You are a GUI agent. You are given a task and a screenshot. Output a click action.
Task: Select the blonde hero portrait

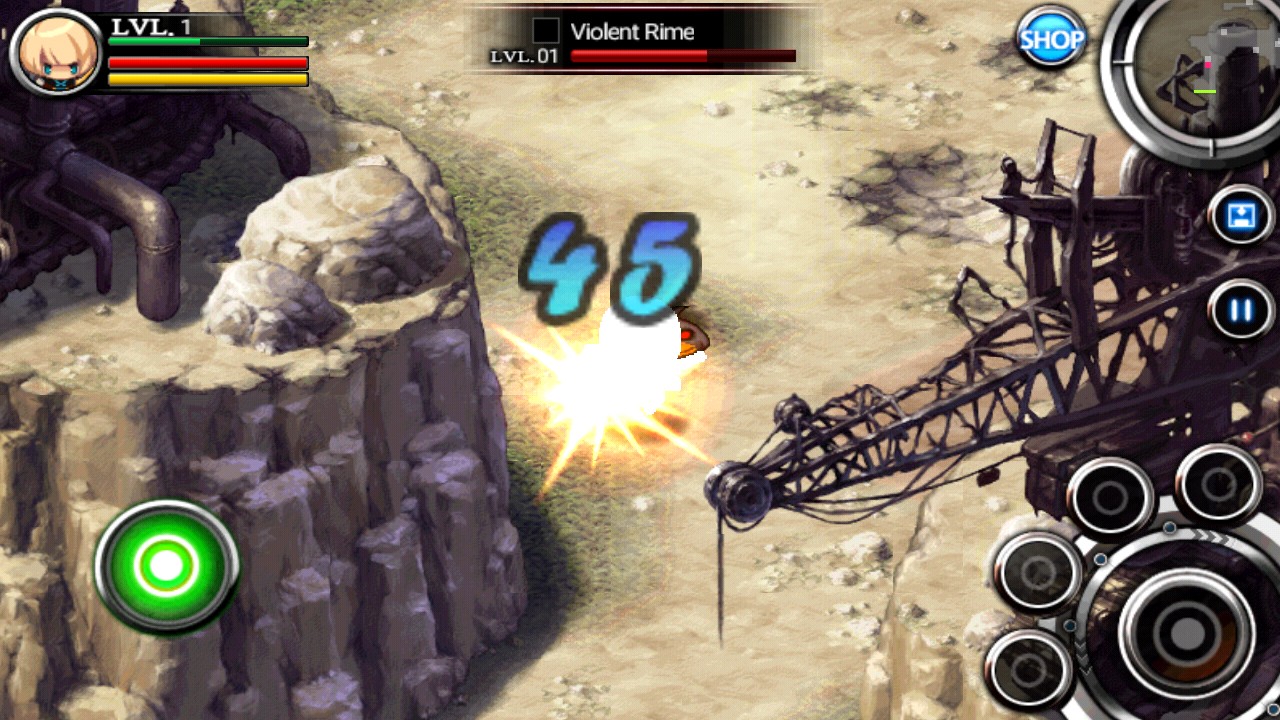point(56,52)
